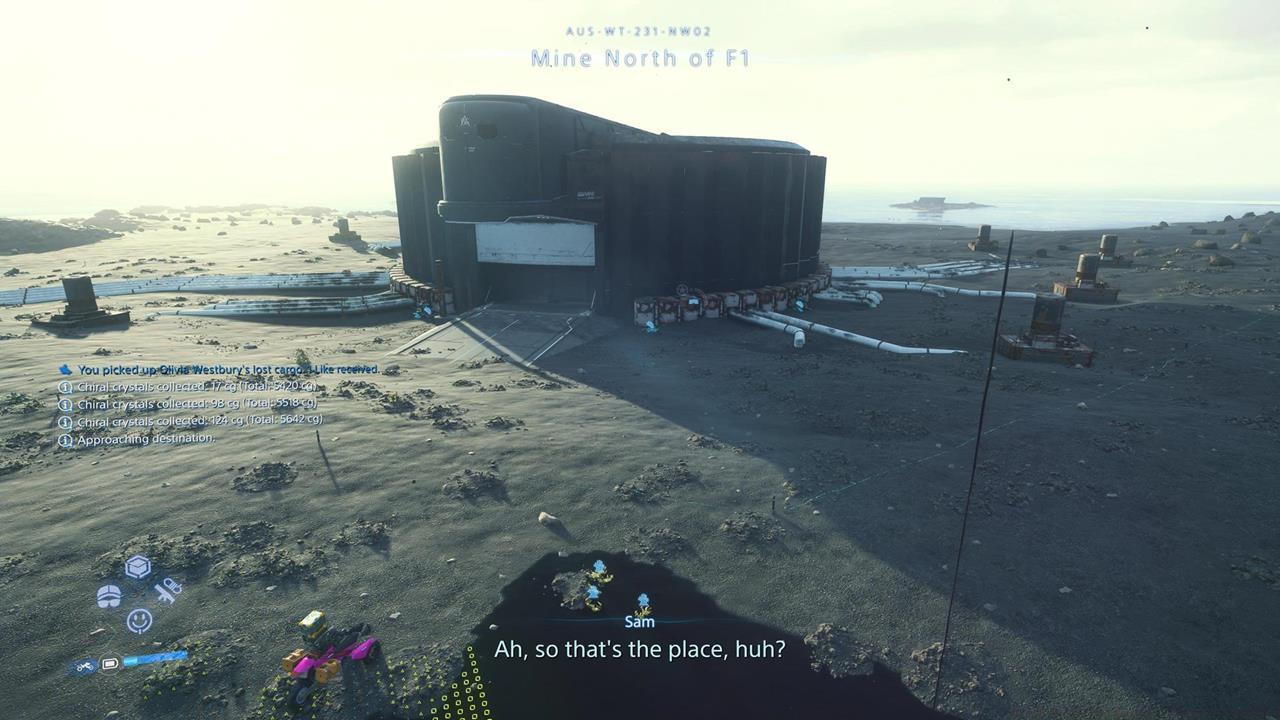Click the location title Mine North of F1

(640, 59)
